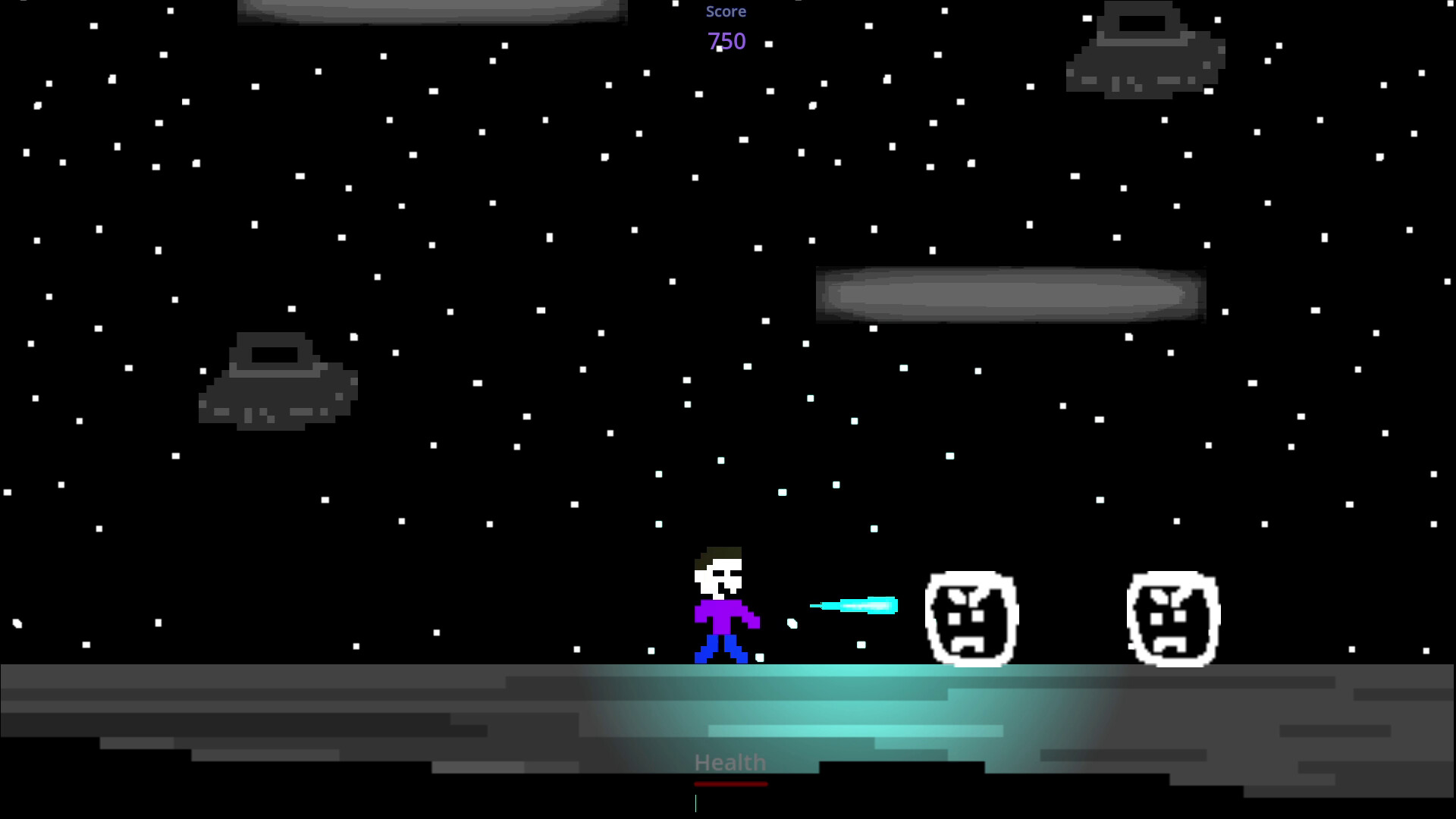Select the right angry-face enemy

coord(1174,618)
